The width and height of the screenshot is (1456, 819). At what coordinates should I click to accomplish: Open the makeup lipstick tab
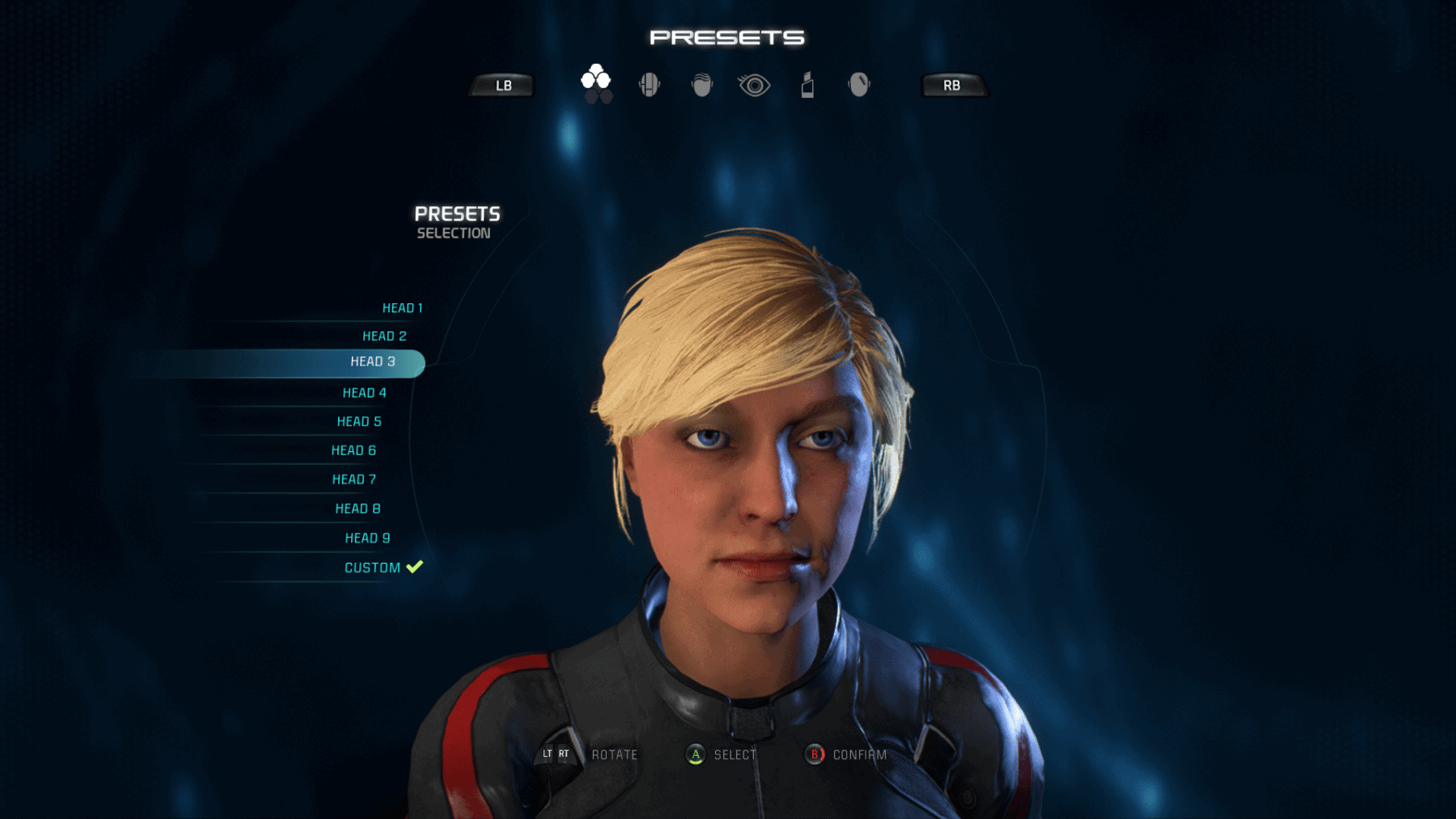coord(807,84)
